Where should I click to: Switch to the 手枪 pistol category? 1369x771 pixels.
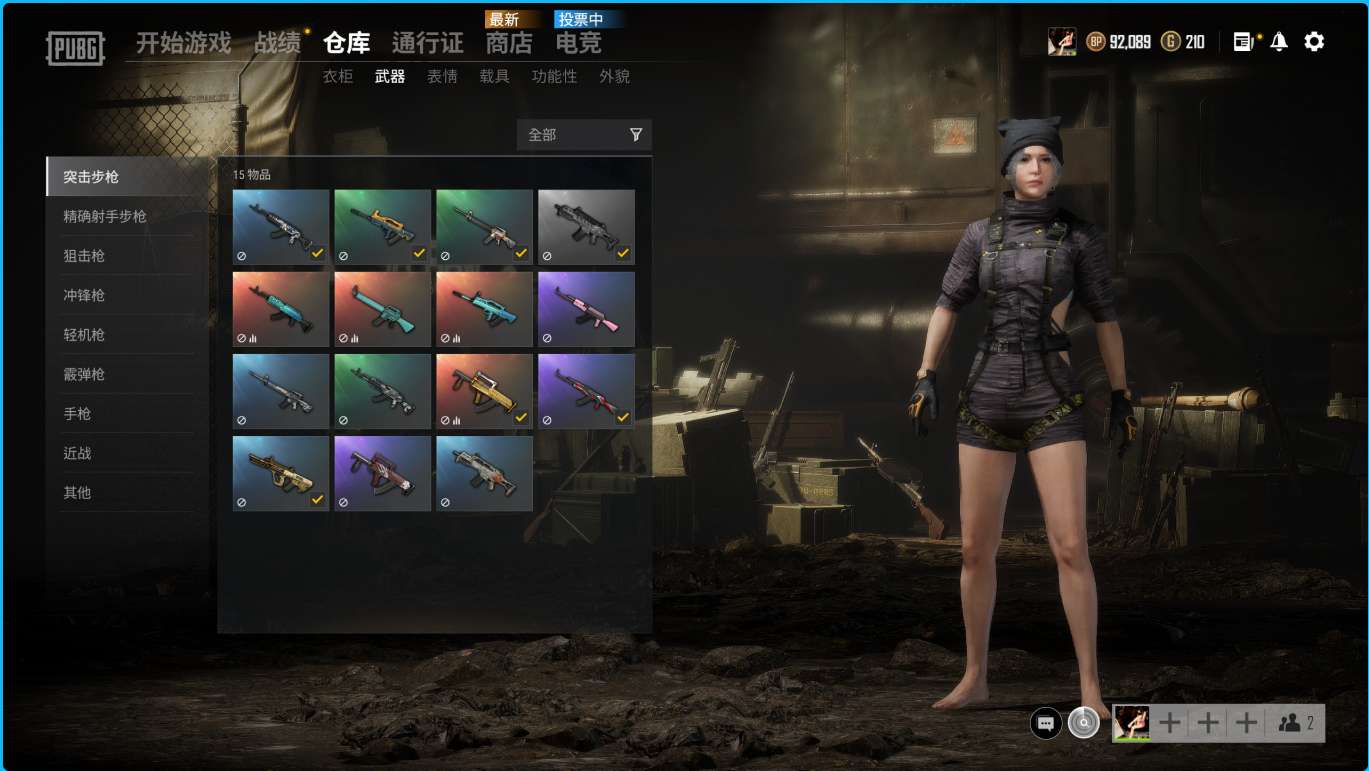[77, 414]
